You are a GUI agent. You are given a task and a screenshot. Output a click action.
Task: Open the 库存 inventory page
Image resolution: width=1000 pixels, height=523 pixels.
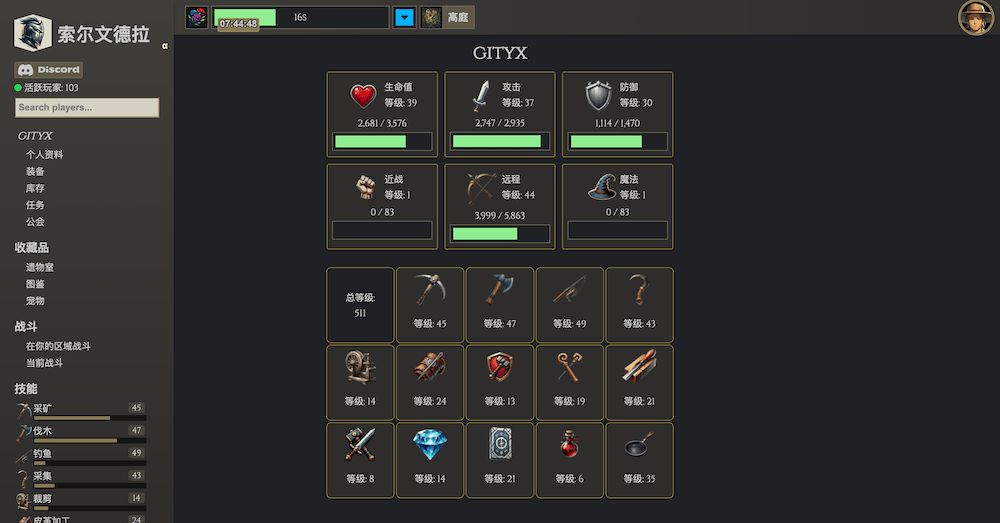tap(35, 188)
